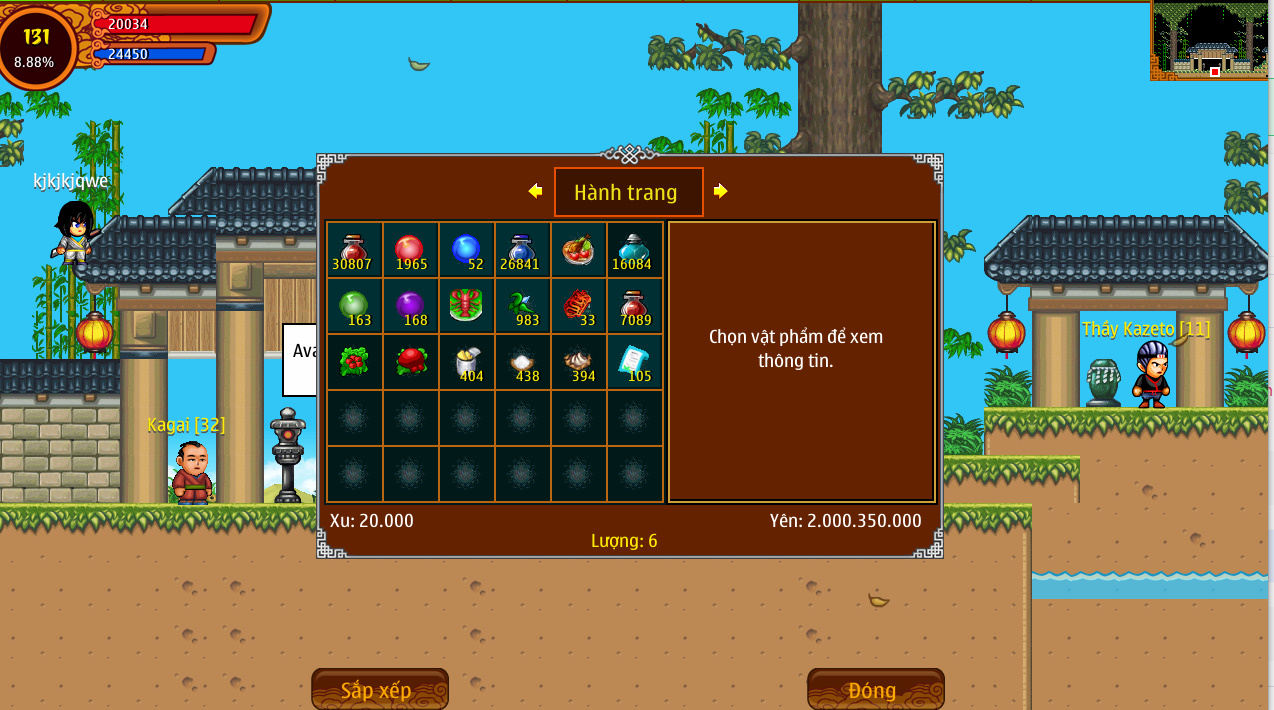Screen dimensions: 1274x710
Task: Select the green orb stack of 163
Action: pyautogui.click(x=354, y=306)
